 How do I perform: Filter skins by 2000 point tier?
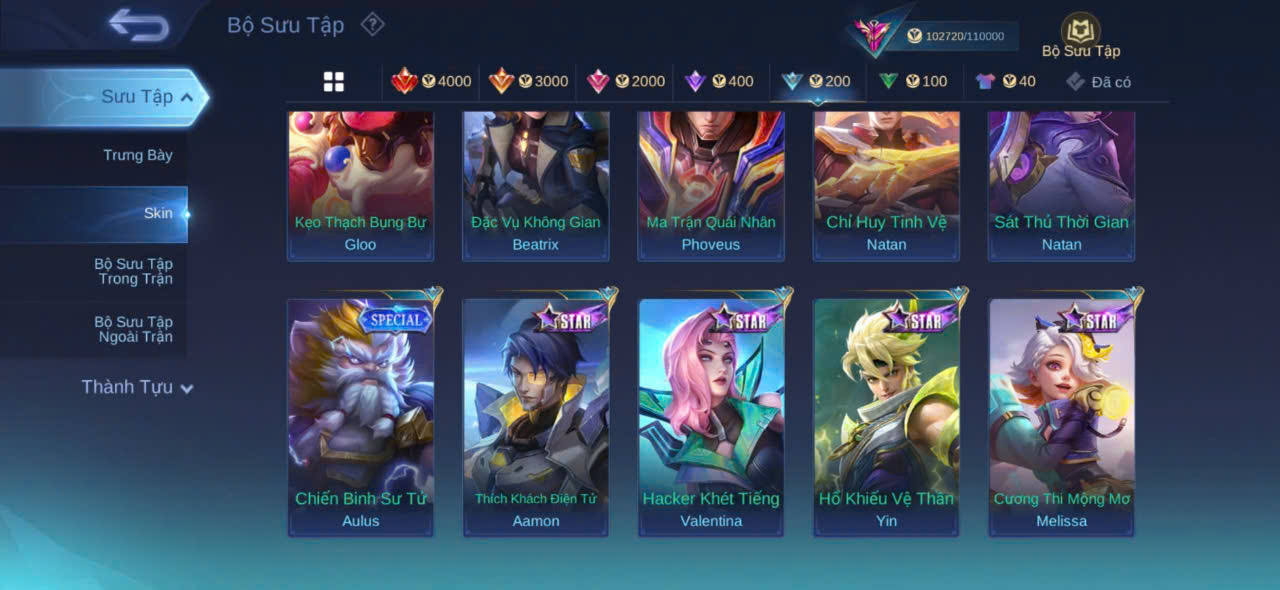(625, 82)
